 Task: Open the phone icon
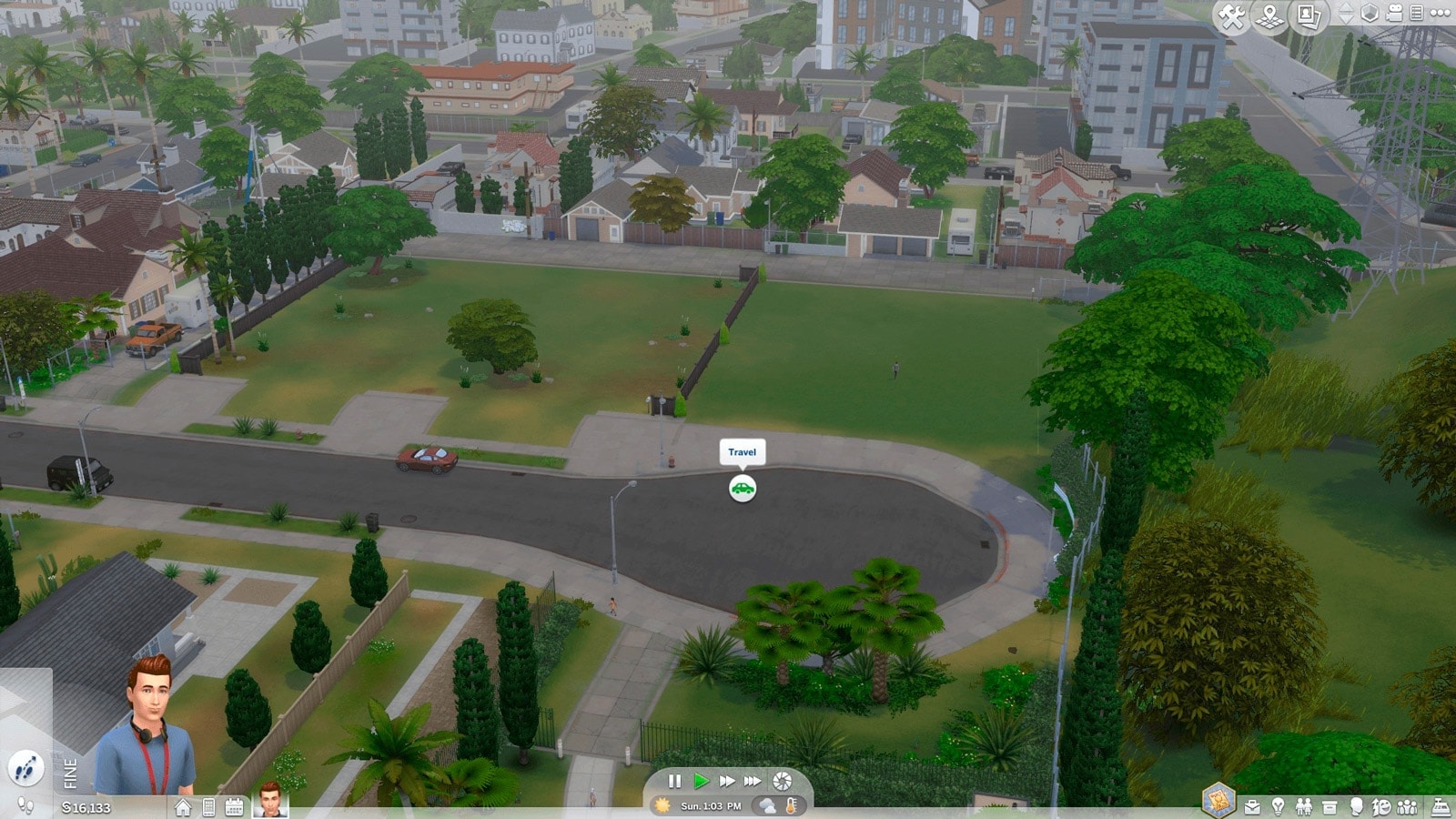tap(208, 807)
